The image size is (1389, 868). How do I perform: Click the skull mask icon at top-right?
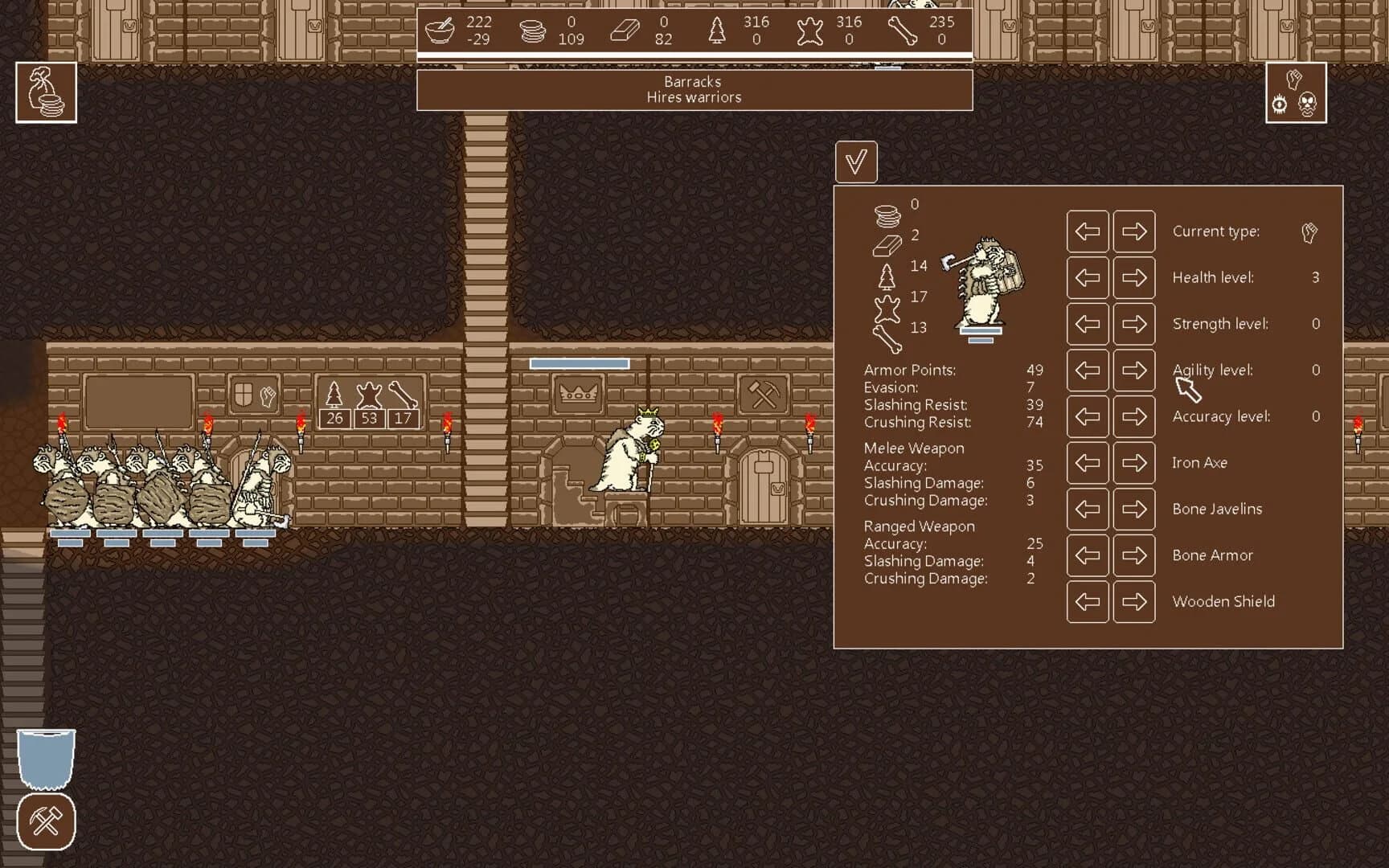coord(1308,104)
